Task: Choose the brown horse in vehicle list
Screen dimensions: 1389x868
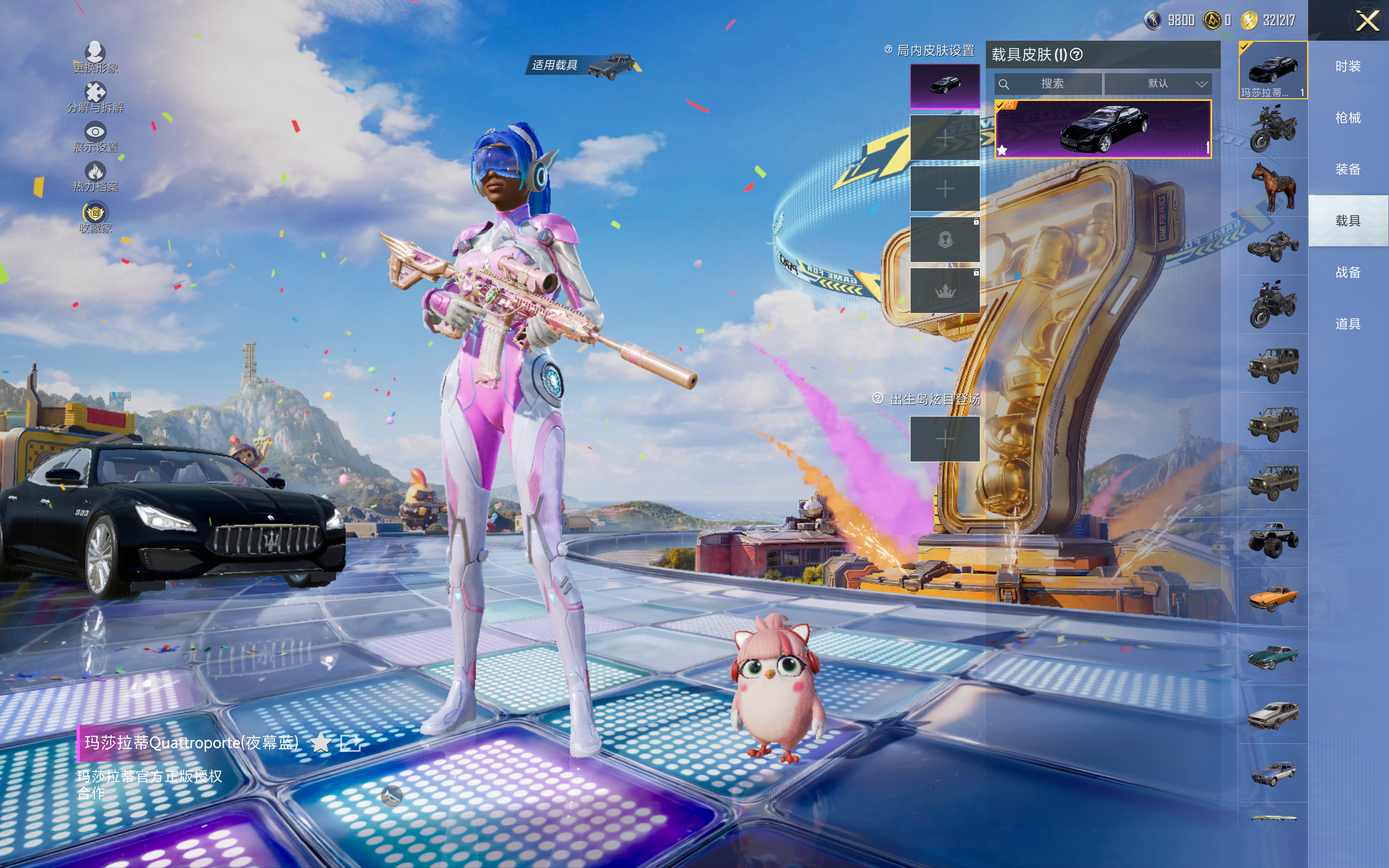Action: tap(1273, 187)
